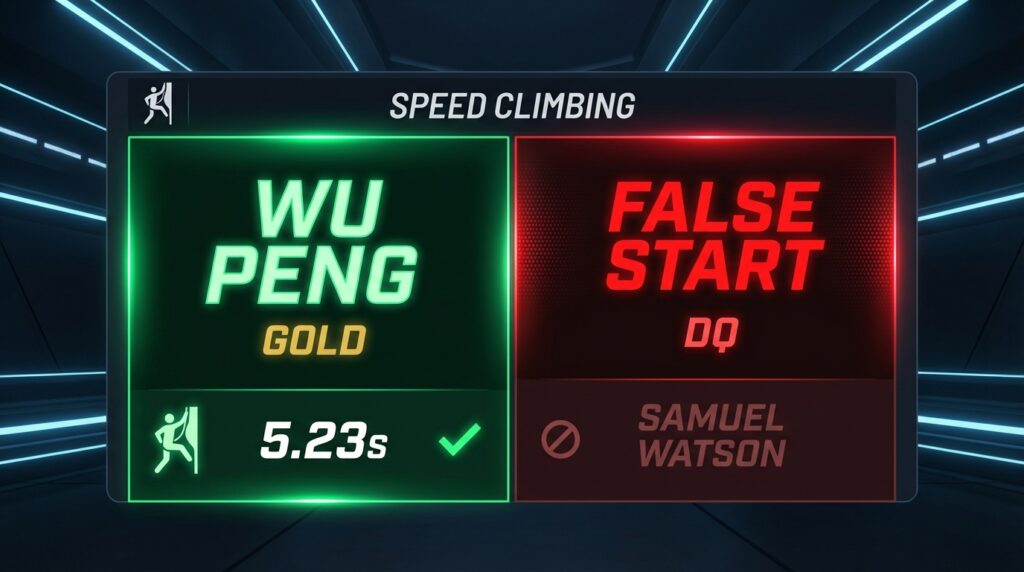1024x572 pixels.
Task: Click the climber icon in the header bar
Action: [158, 104]
